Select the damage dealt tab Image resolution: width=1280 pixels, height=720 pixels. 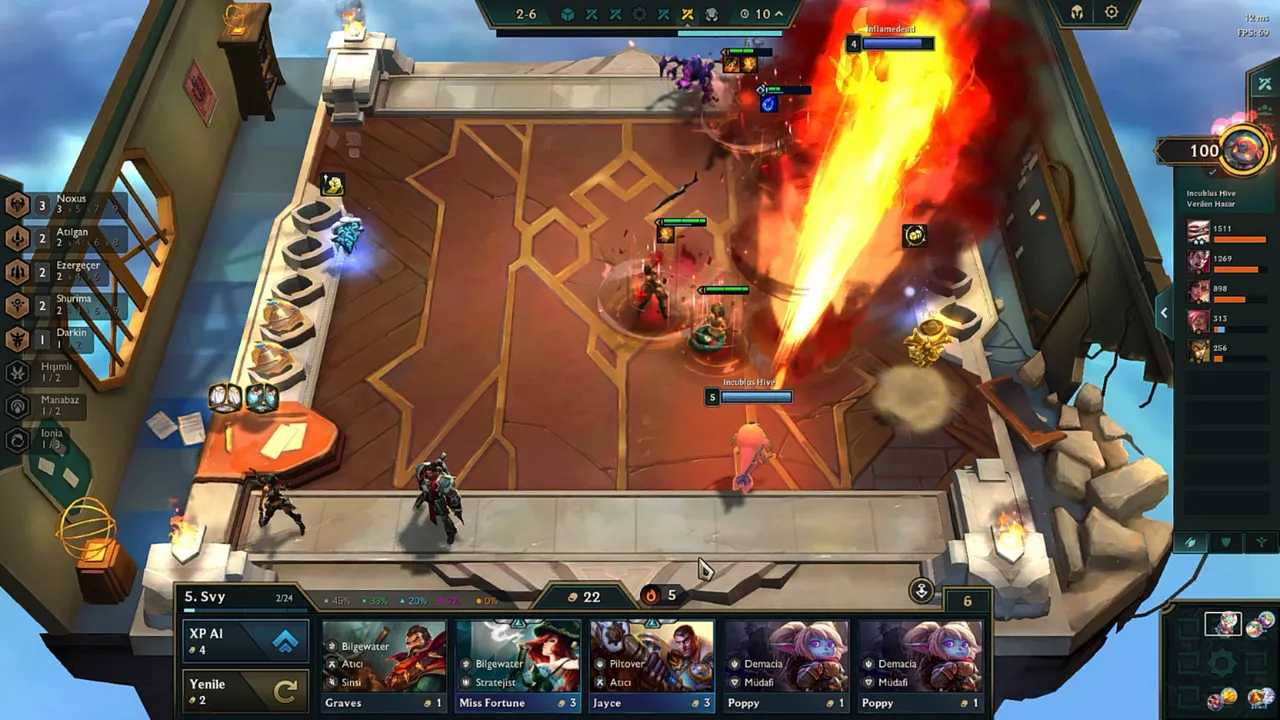click(1190, 542)
